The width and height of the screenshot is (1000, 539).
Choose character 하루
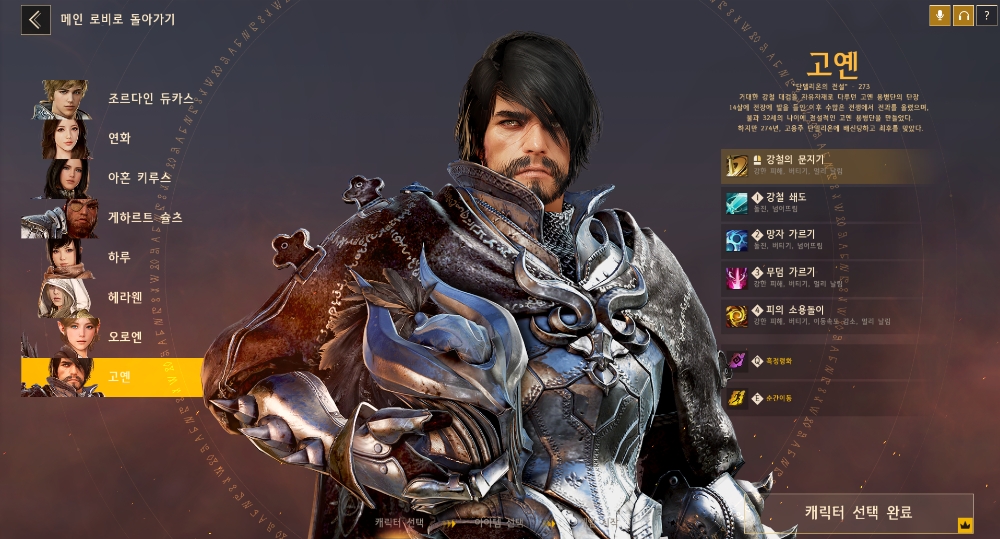pos(112,257)
